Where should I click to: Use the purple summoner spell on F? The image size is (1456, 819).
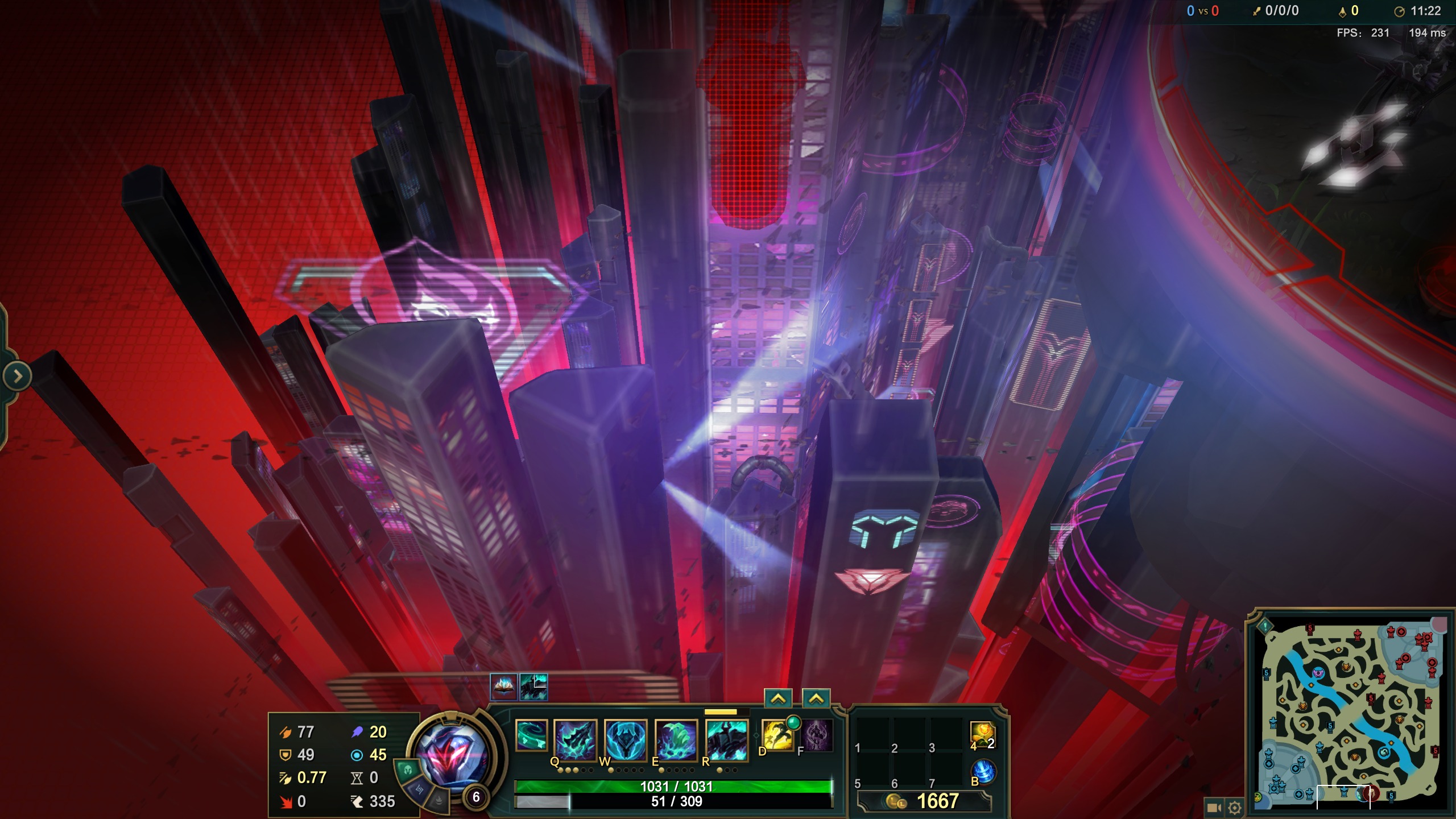pos(817,735)
